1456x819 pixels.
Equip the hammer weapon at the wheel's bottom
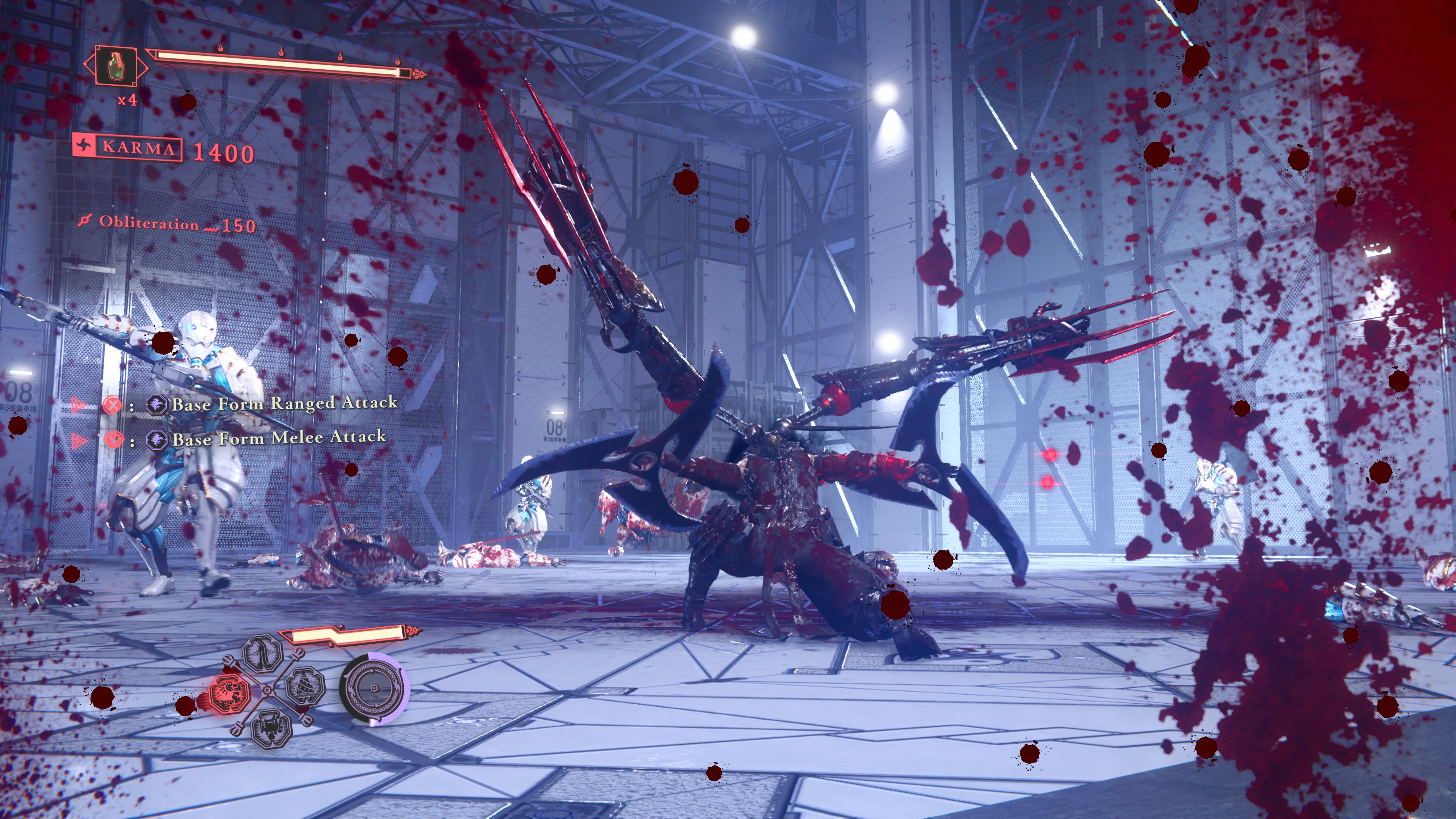pyautogui.click(x=271, y=727)
